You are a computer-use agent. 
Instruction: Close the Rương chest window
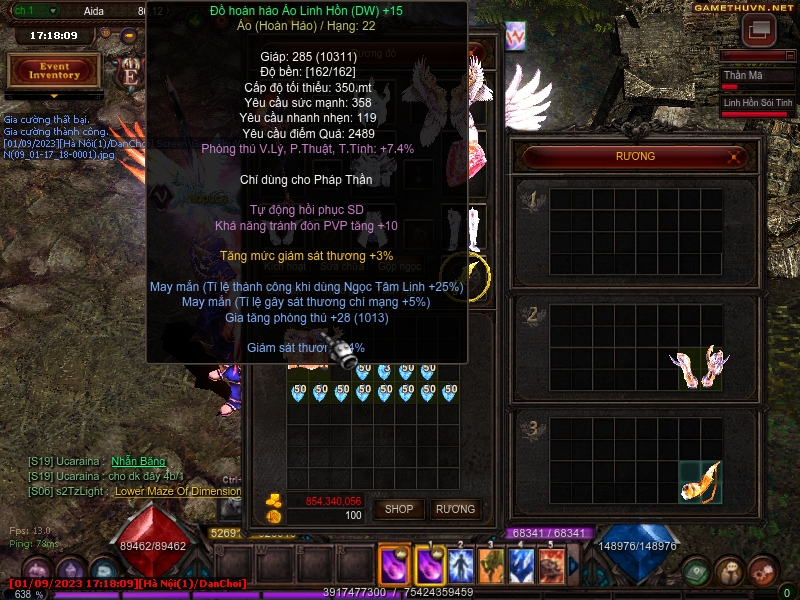point(735,156)
